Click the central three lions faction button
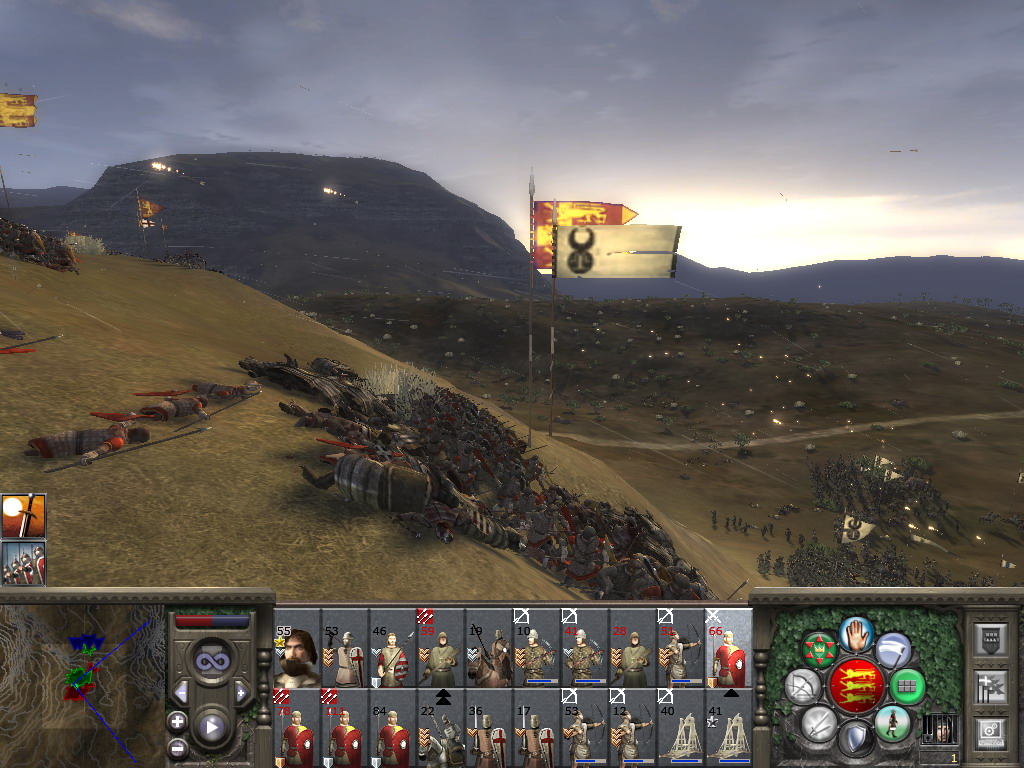 [856, 687]
